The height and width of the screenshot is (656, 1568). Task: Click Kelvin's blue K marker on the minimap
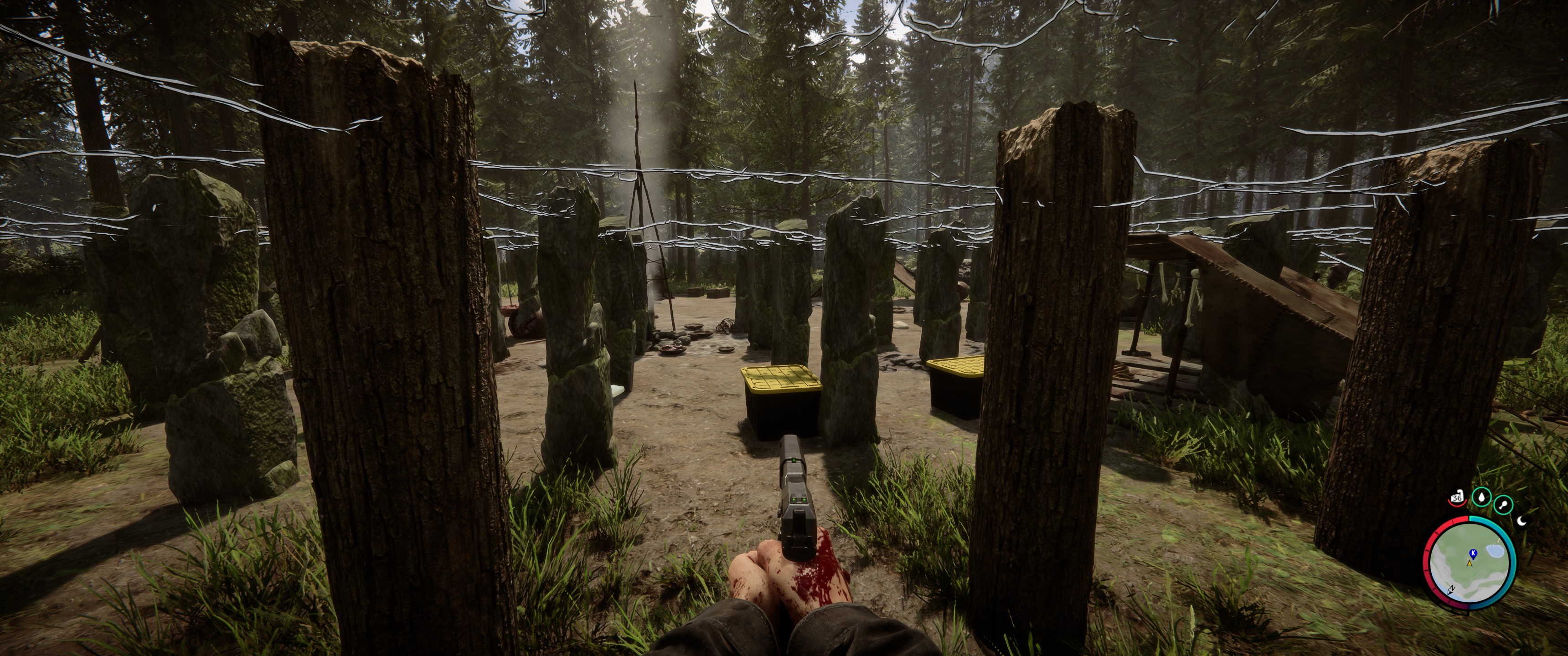pyautogui.click(x=1473, y=554)
